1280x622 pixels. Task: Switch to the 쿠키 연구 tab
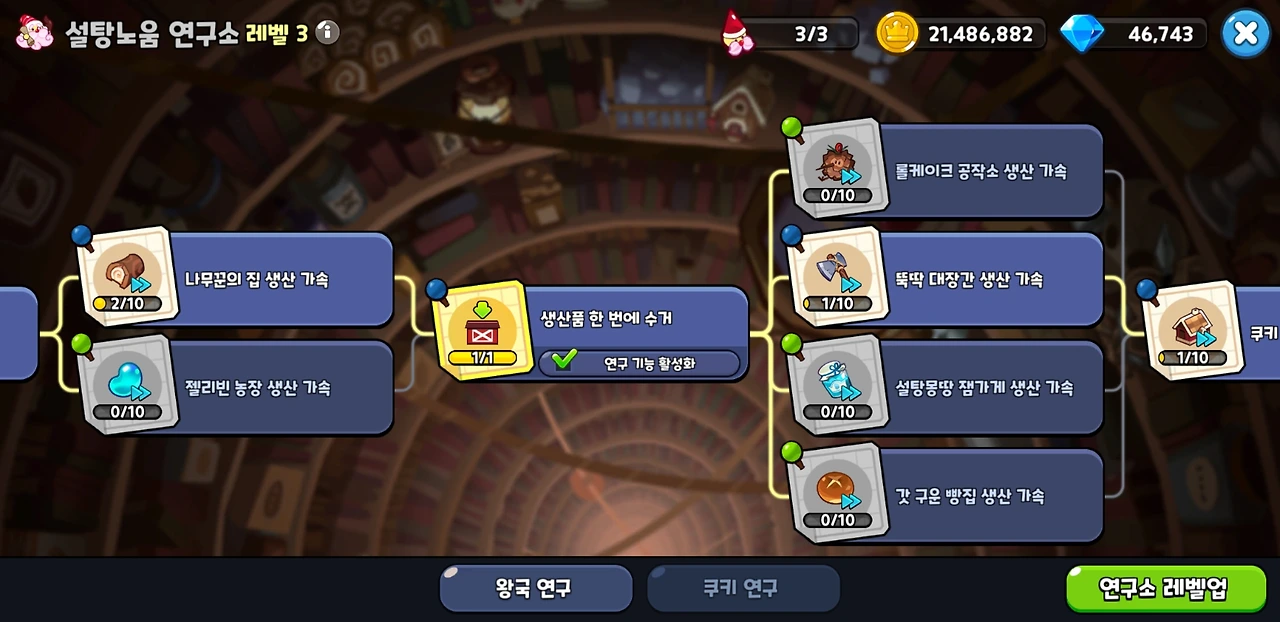point(742,588)
